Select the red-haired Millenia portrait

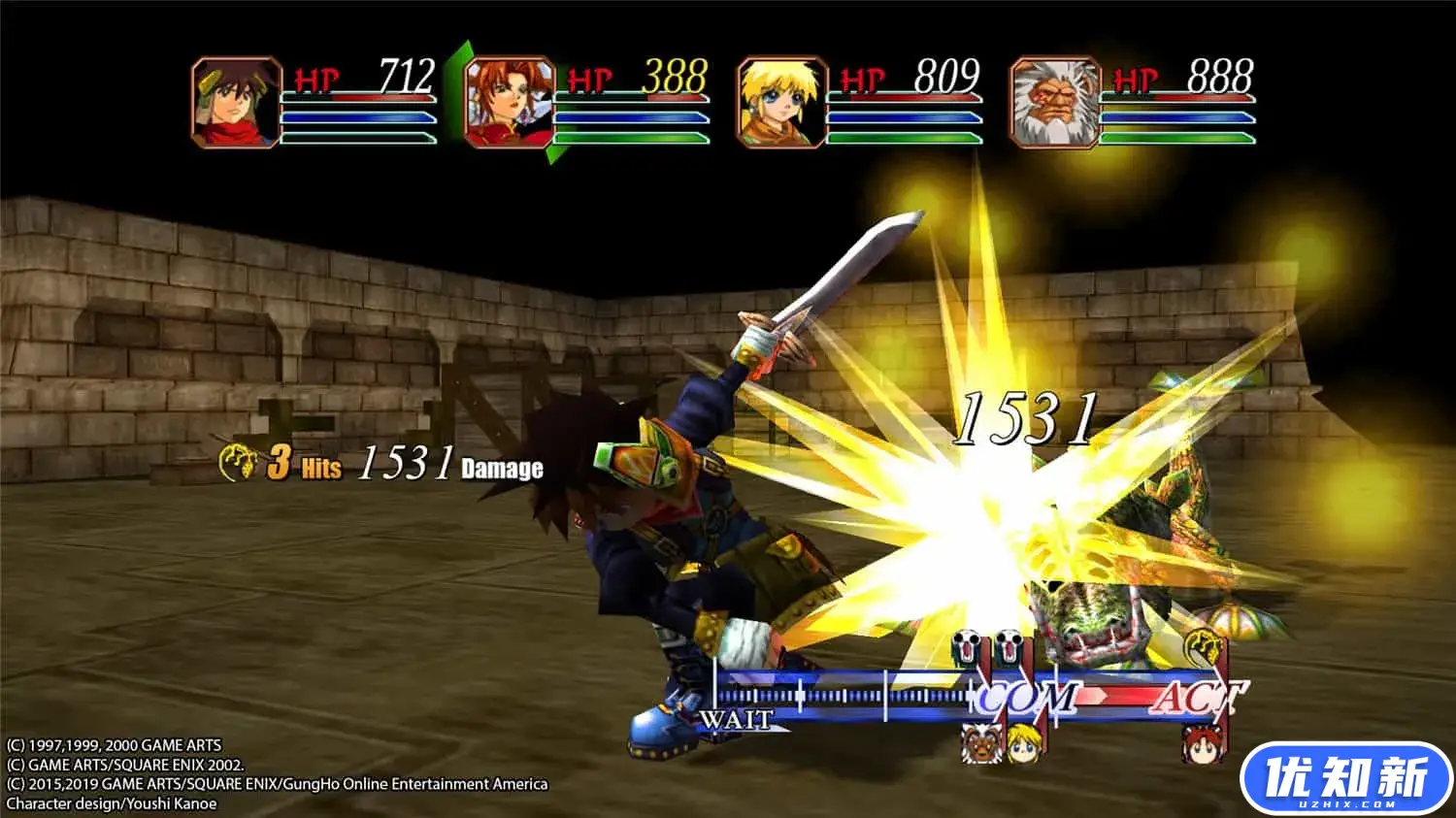tap(509, 102)
